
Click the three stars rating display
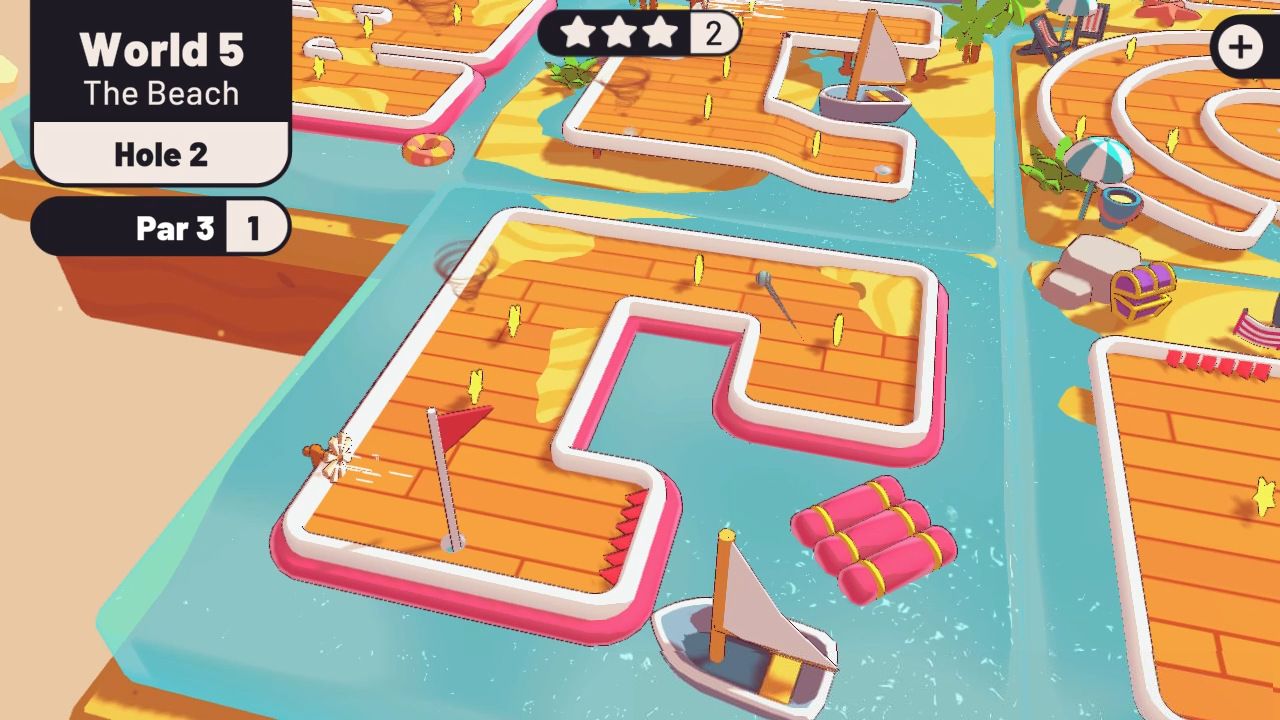[x=620, y=33]
